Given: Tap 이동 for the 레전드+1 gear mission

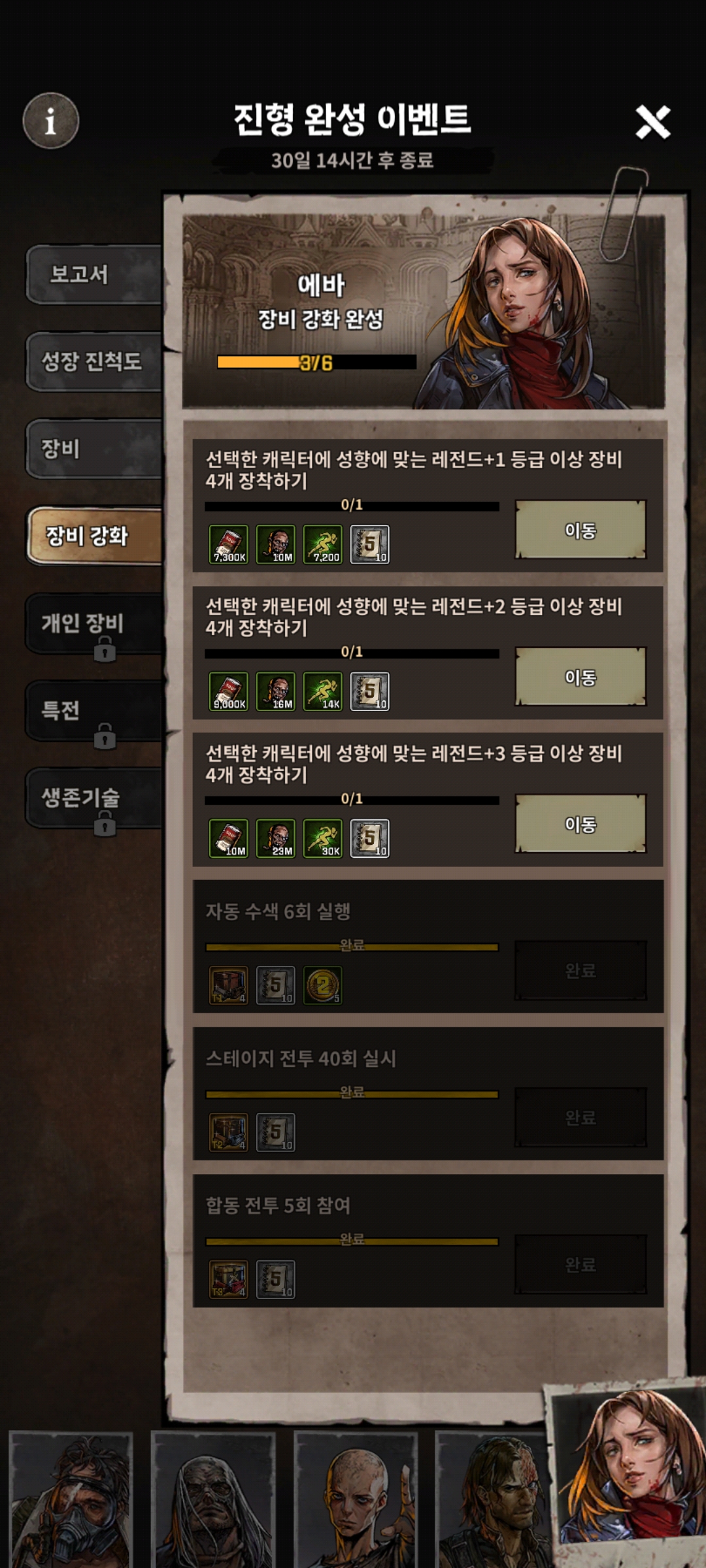Looking at the screenshot, I should pos(580,530).
